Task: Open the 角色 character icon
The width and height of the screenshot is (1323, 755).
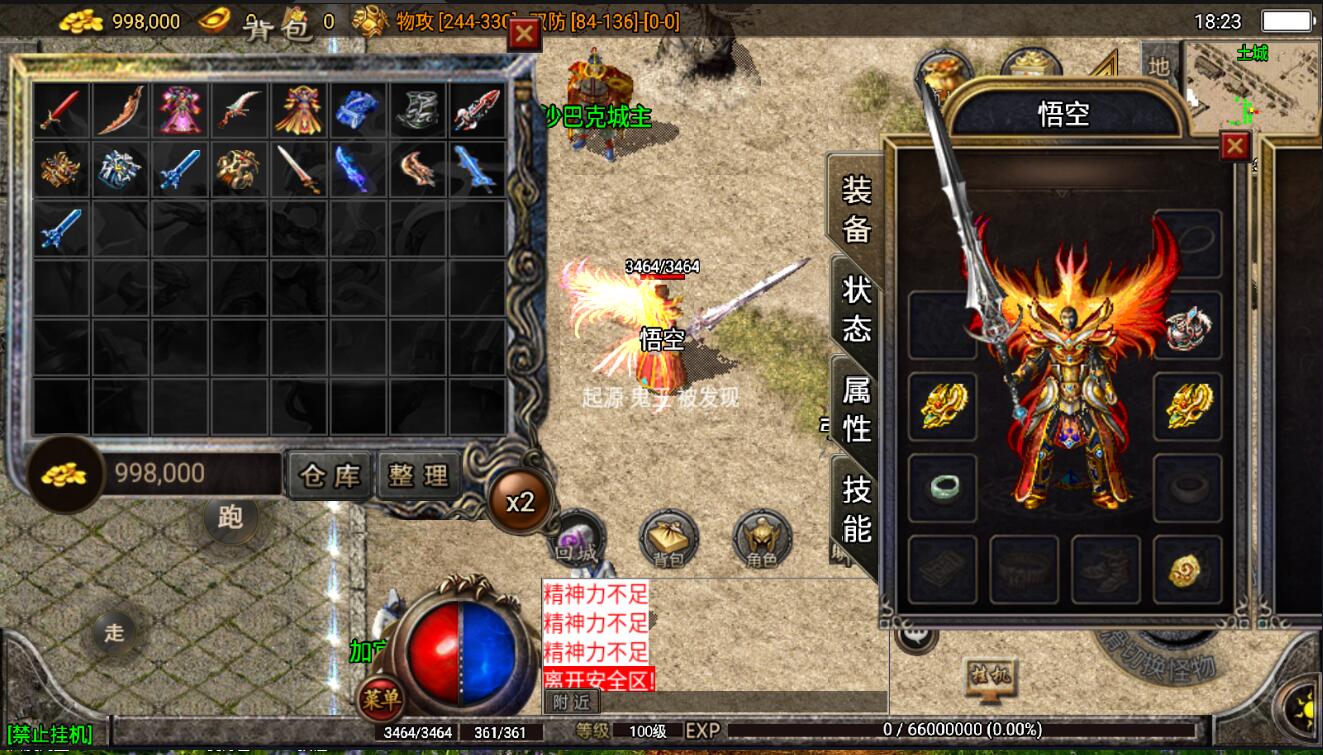Action: [762, 538]
